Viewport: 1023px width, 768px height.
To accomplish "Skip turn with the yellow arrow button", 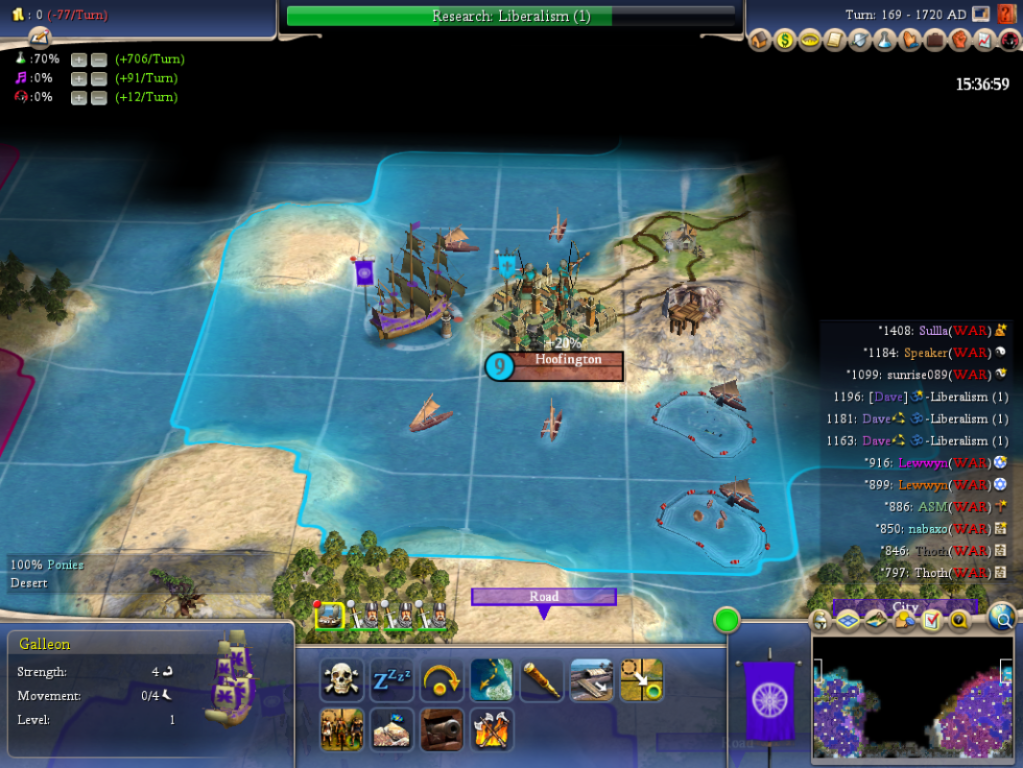I will tap(442, 681).
